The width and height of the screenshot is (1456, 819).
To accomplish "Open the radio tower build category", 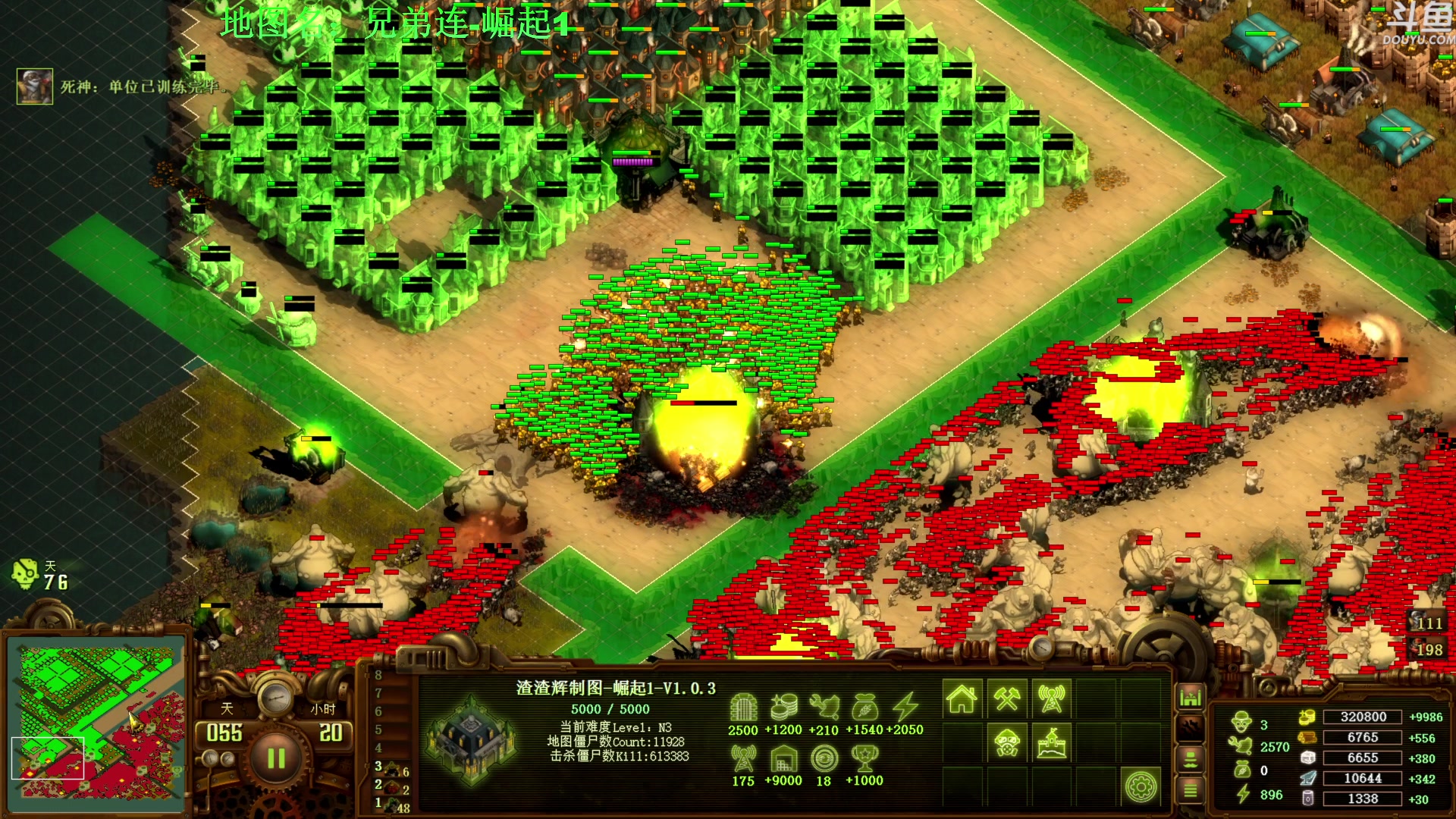I will point(1051,698).
